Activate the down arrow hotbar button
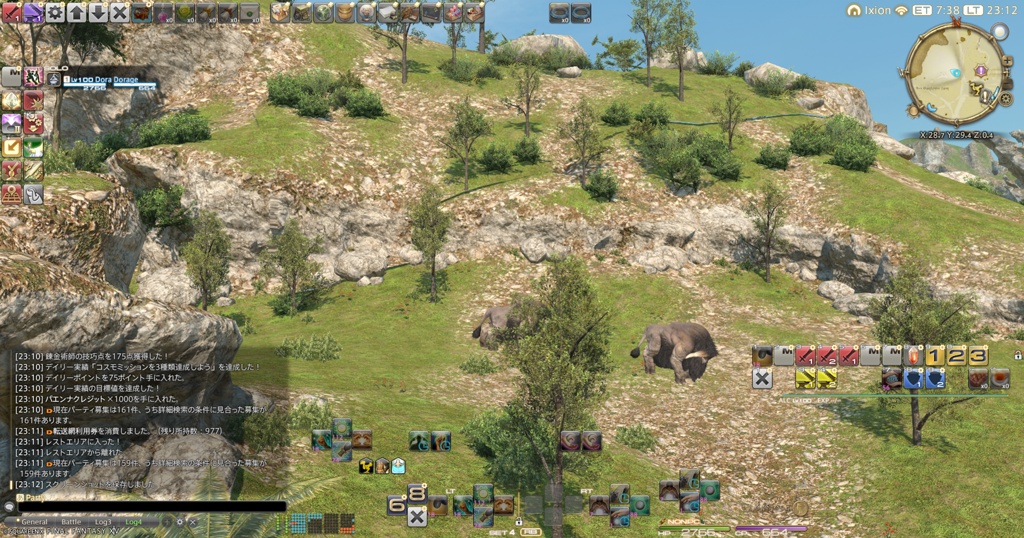The height and width of the screenshot is (538, 1024). (98, 13)
